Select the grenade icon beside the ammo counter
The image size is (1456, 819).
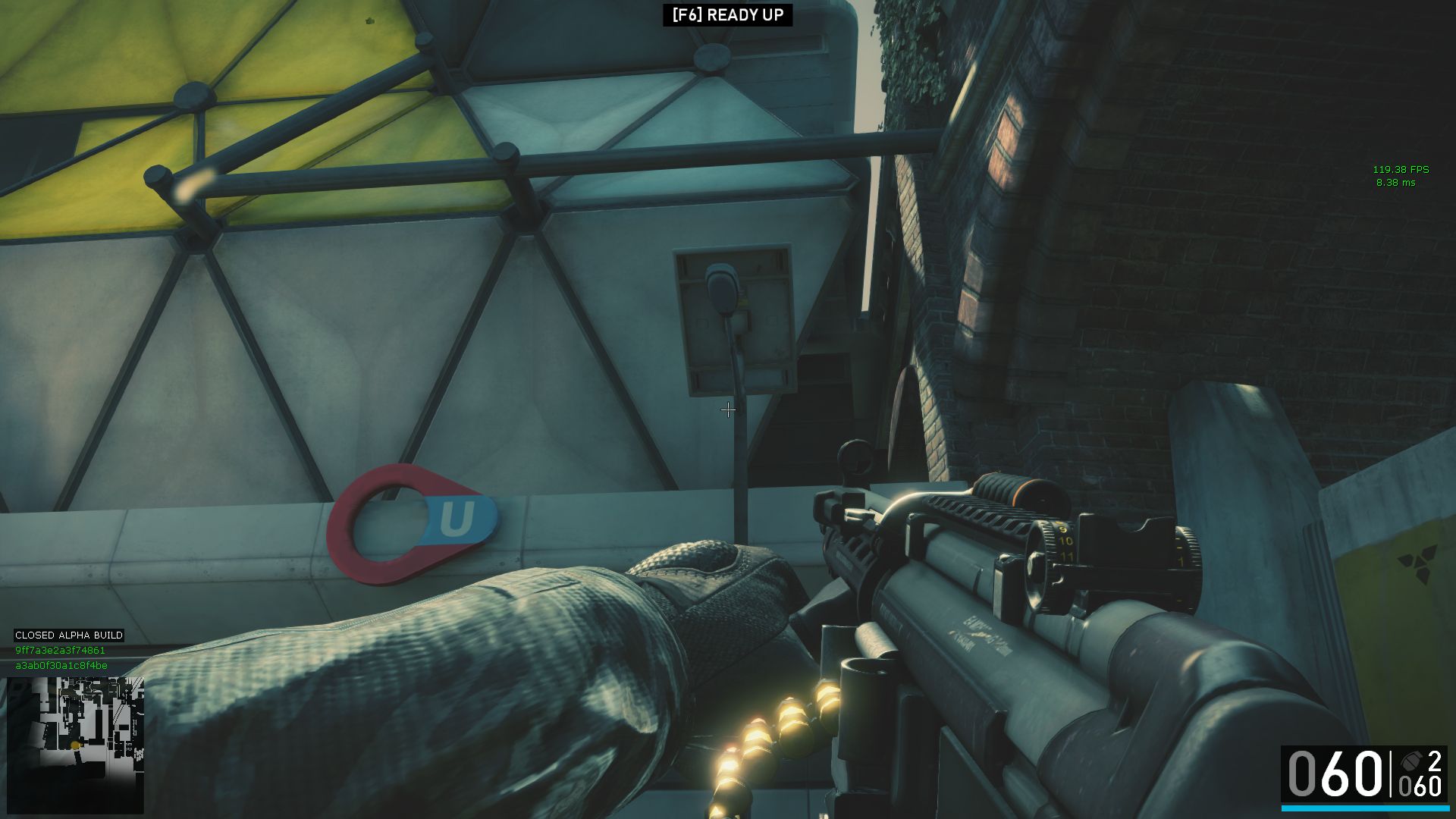tap(1410, 761)
